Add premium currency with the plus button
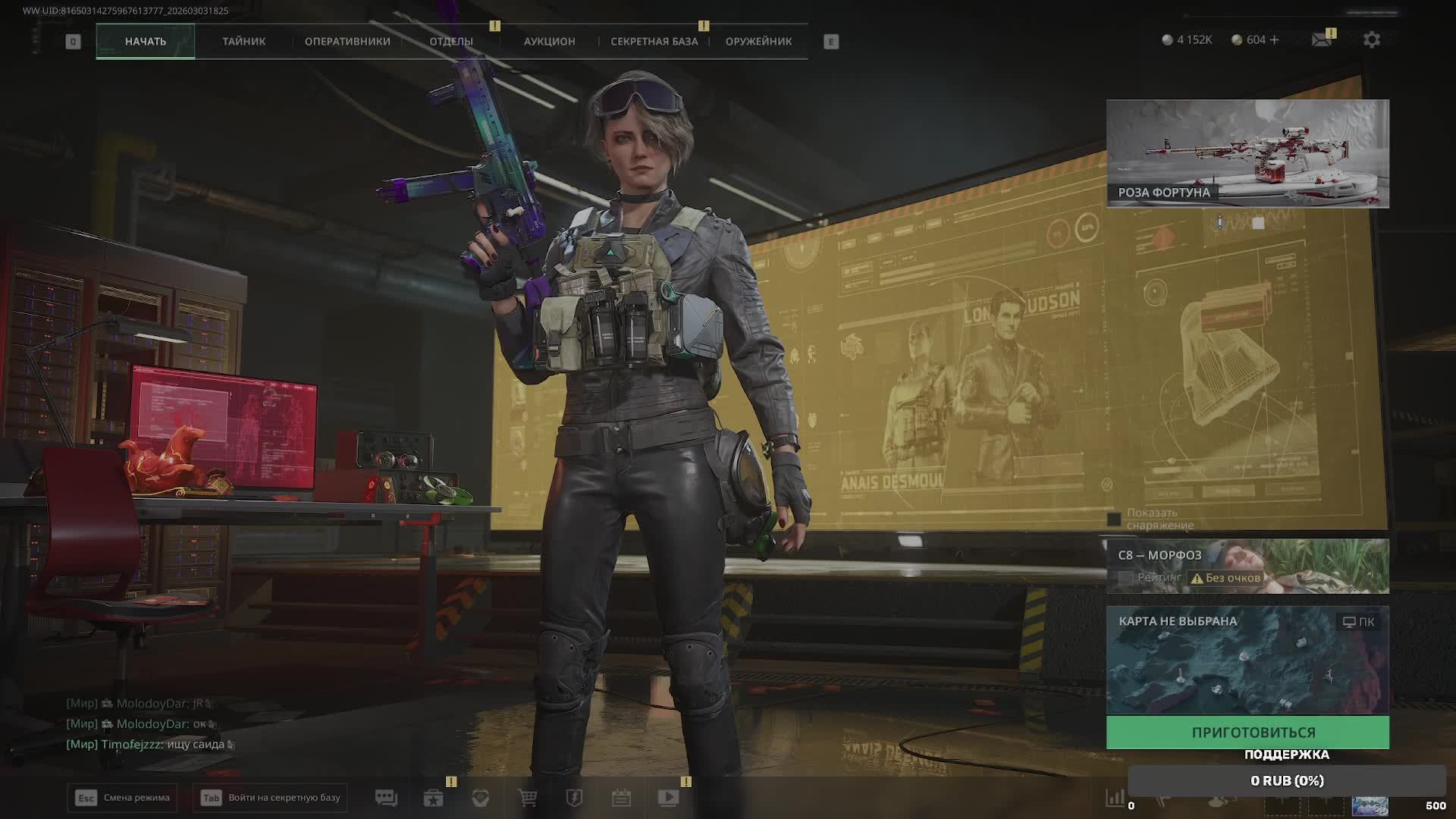Viewport: 1456px width, 819px height. coord(1274,39)
